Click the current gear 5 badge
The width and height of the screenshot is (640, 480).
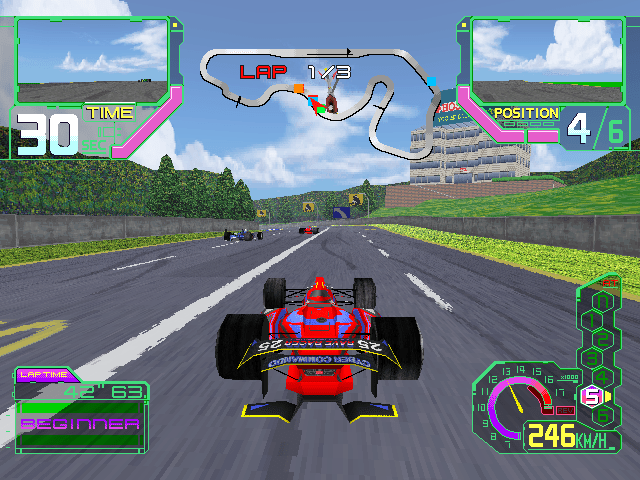[591, 396]
